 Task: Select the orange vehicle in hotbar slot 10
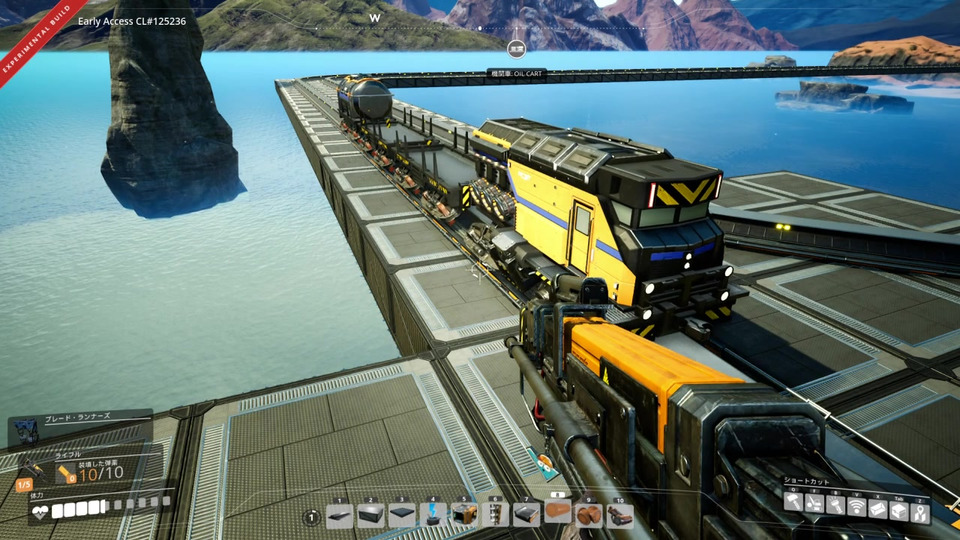(x=620, y=516)
